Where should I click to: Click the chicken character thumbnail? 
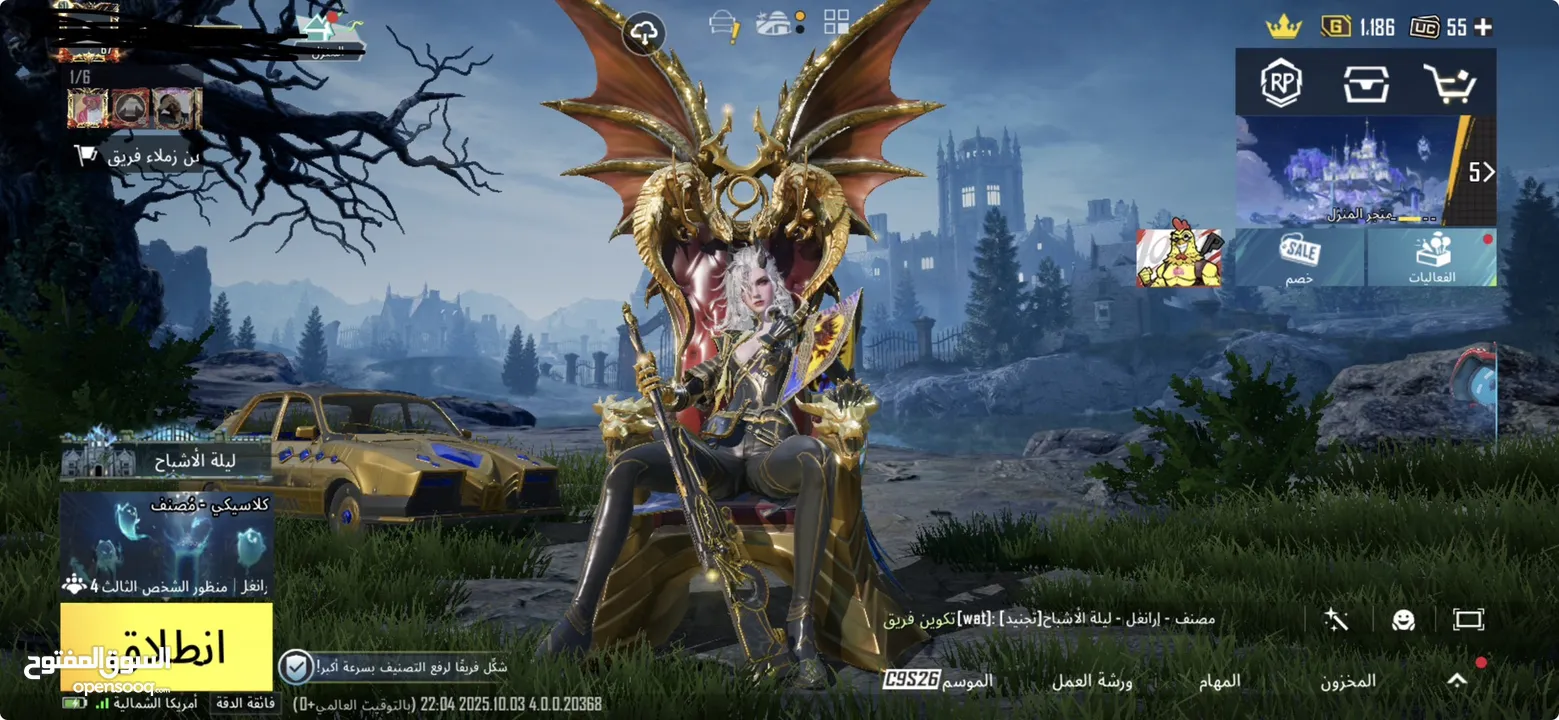point(1179,257)
